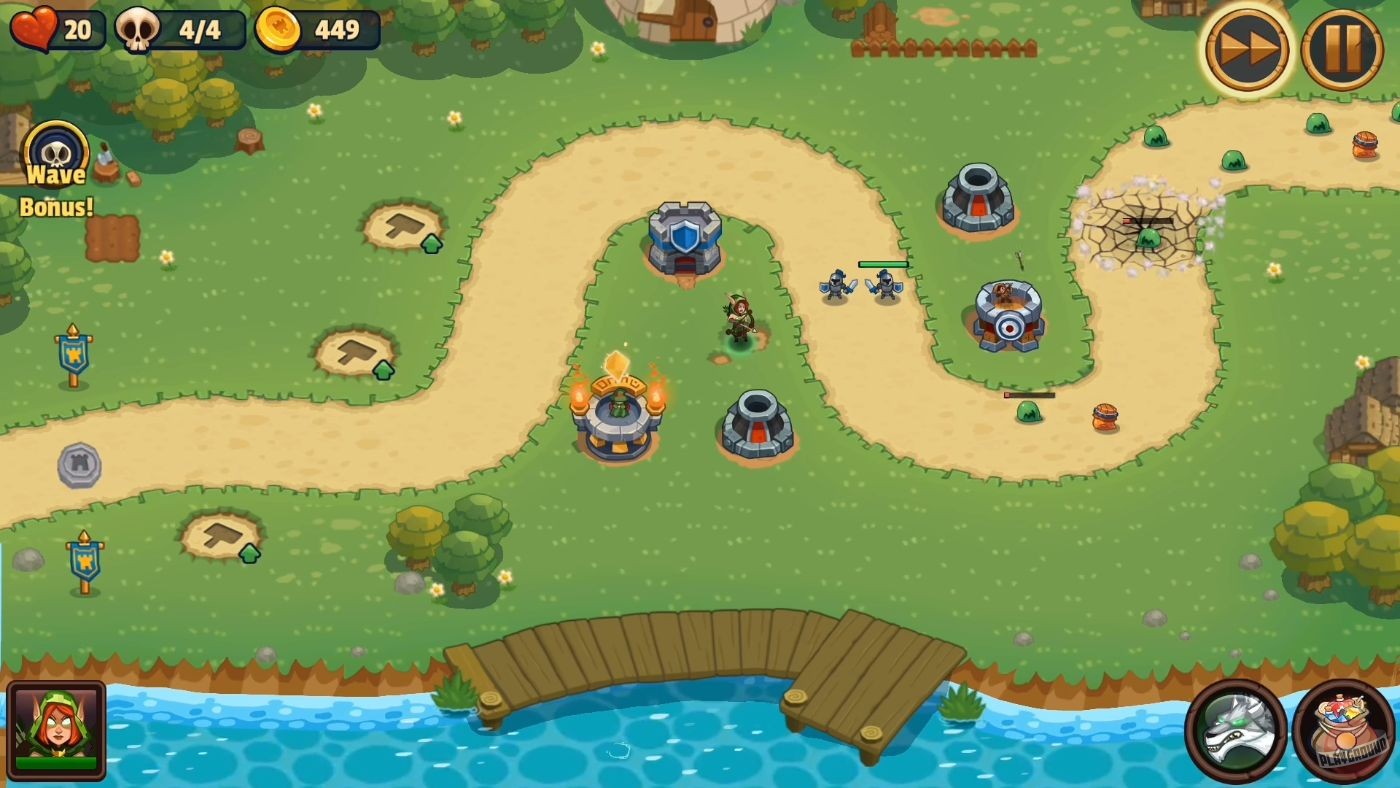1400x788 pixels.
Task: Click the soldiers' green health bar
Action: tap(882, 263)
